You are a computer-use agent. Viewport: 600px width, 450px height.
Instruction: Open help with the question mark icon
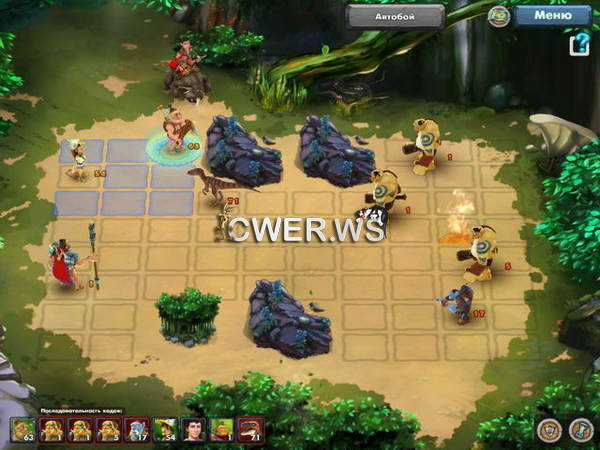coord(579,45)
